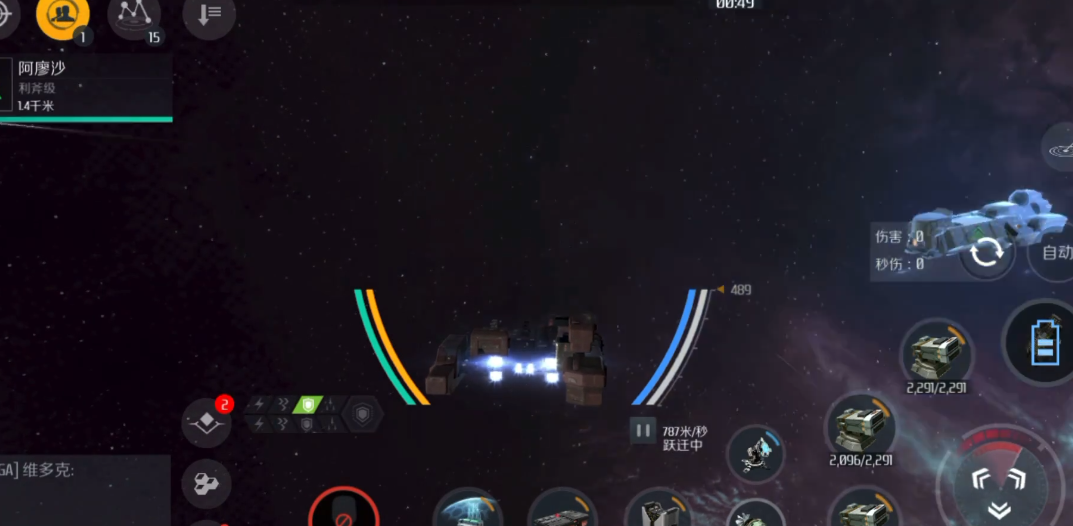The image size is (1073, 526).
Task: Tap the three-hexagon cluster icon
Action: click(x=206, y=484)
